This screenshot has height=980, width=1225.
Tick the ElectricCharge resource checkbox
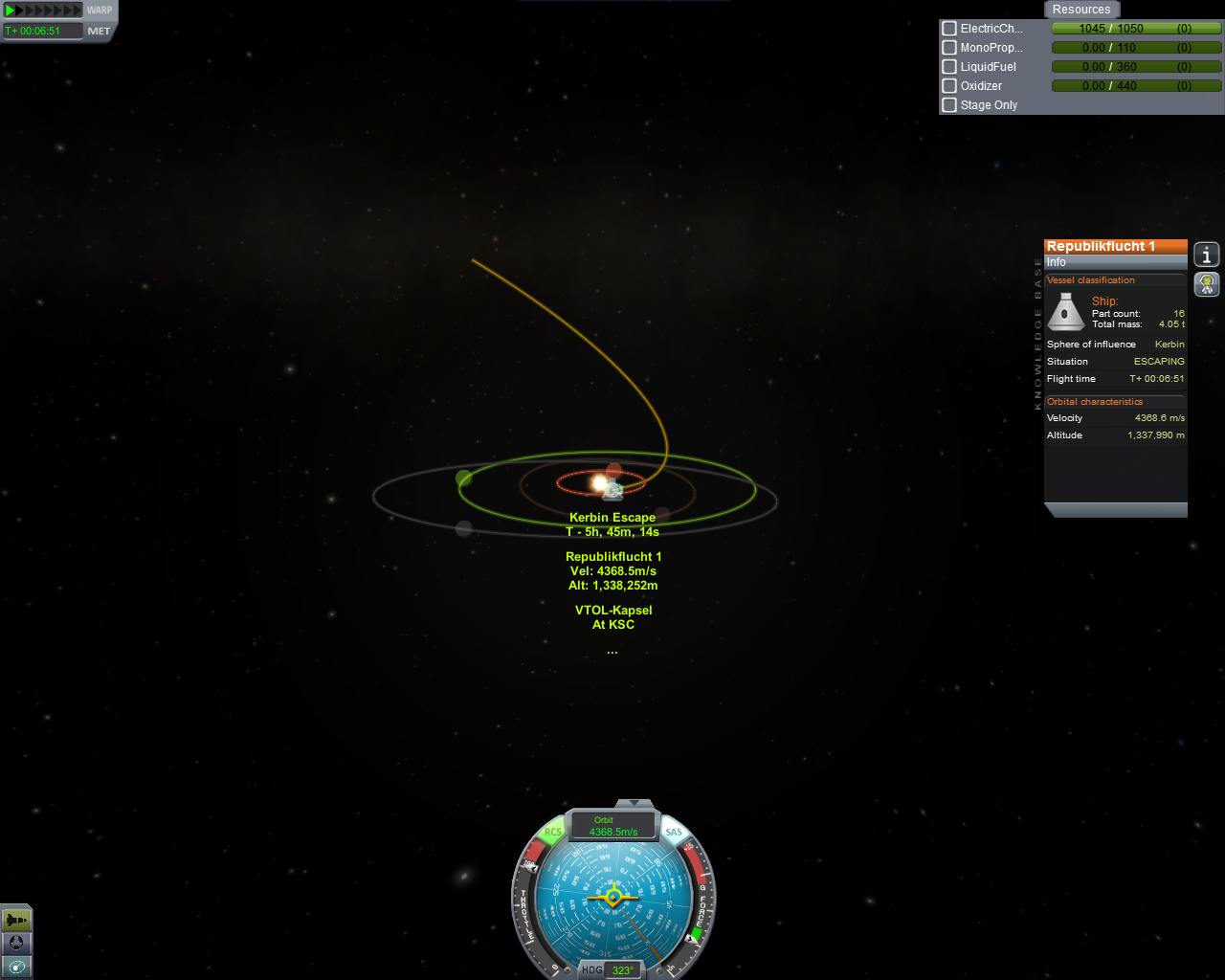[949, 29]
